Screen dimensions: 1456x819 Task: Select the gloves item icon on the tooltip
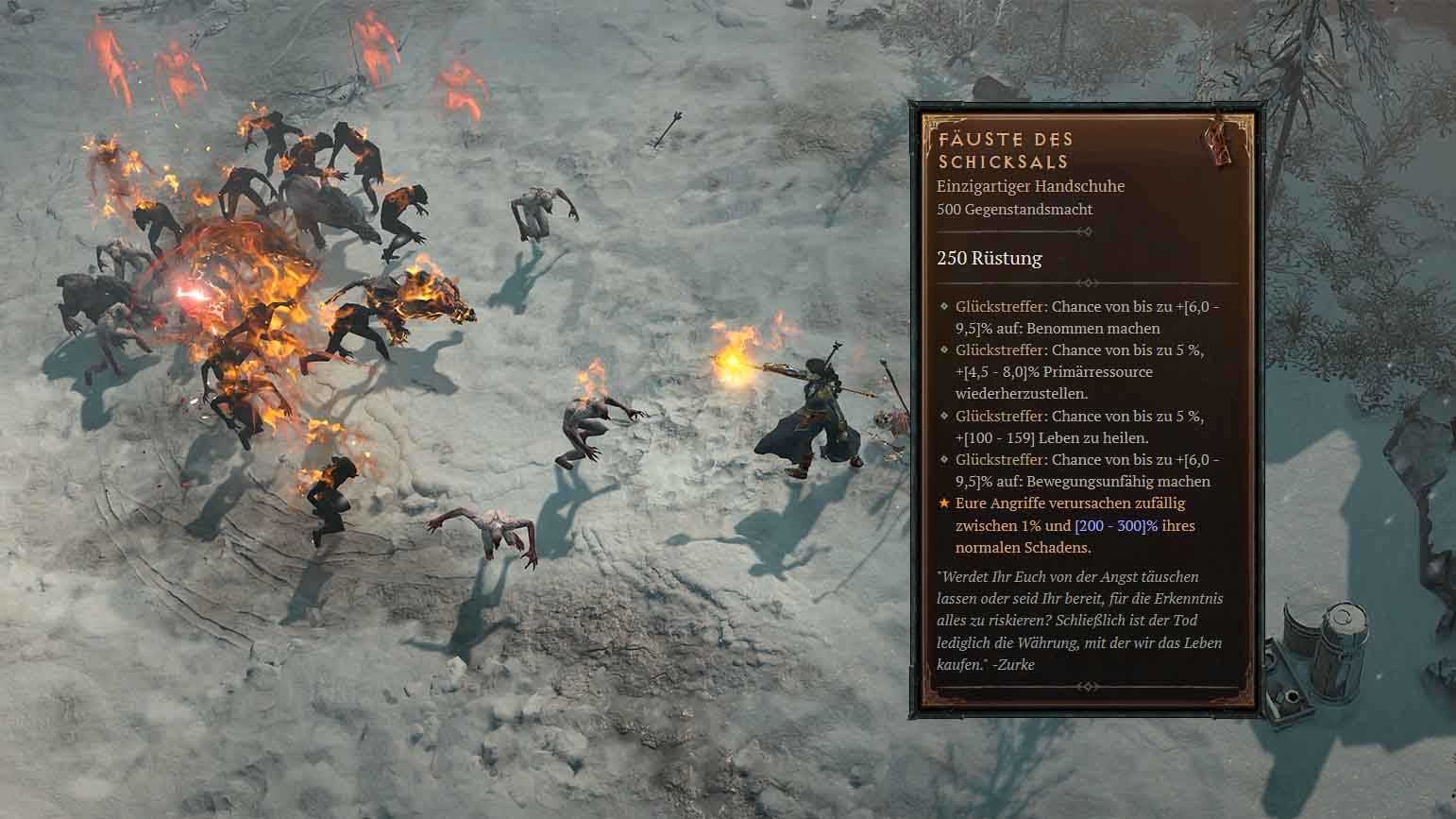[x=1220, y=145]
